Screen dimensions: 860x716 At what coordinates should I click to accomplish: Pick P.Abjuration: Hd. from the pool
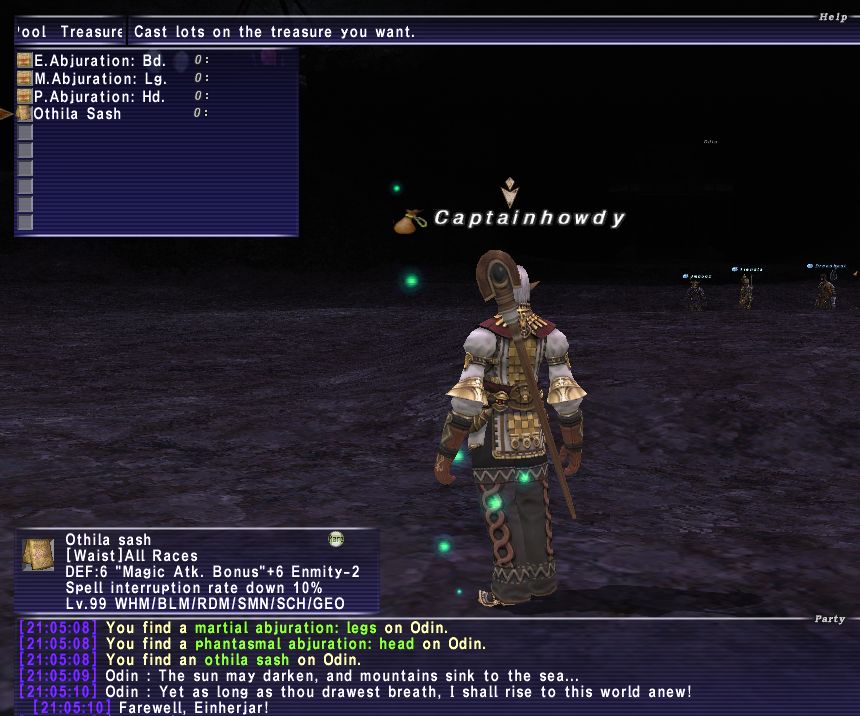[99, 96]
